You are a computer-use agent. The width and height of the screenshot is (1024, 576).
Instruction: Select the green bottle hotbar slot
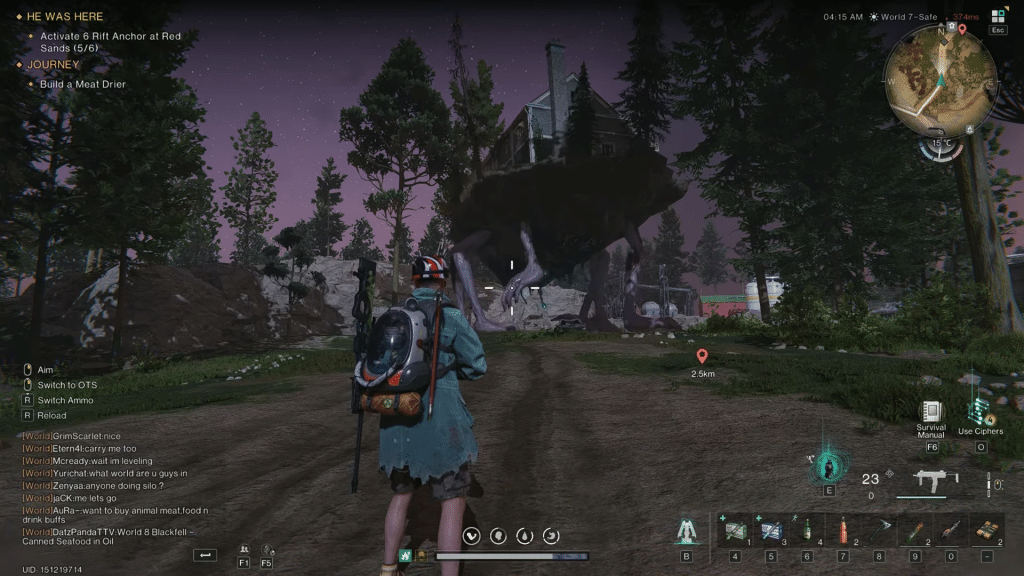pyautogui.click(x=806, y=530)
